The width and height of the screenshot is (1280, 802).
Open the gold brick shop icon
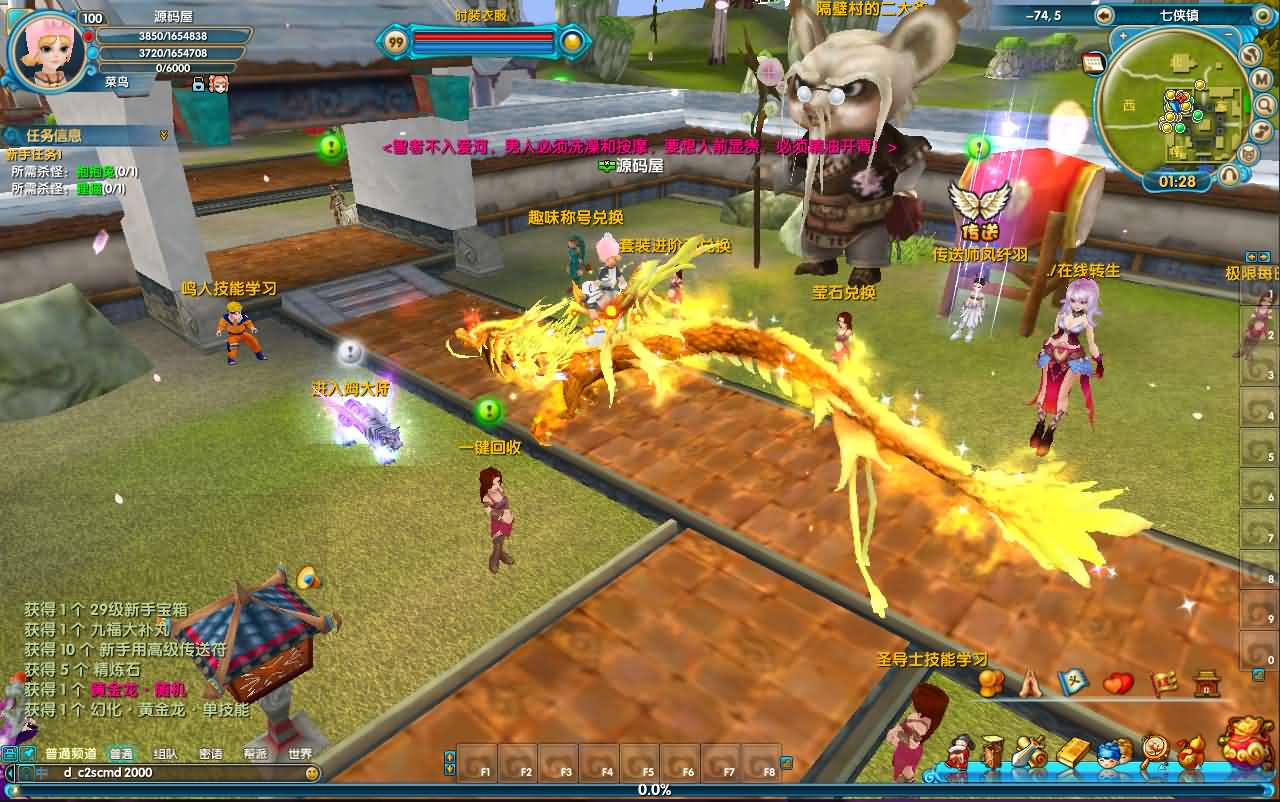pos(1072,751)
